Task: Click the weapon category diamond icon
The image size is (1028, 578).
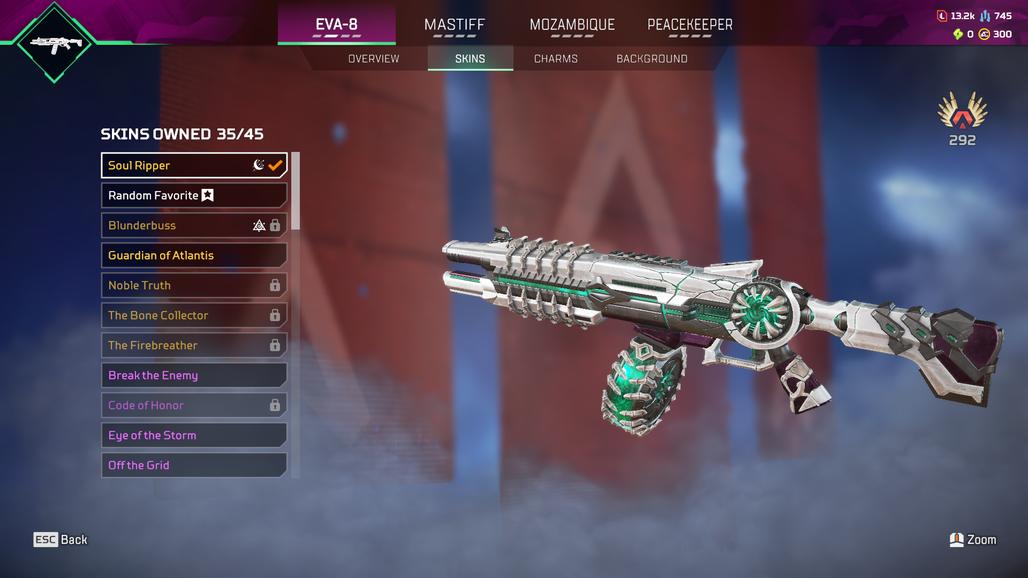Action: (x=54, y=43)
